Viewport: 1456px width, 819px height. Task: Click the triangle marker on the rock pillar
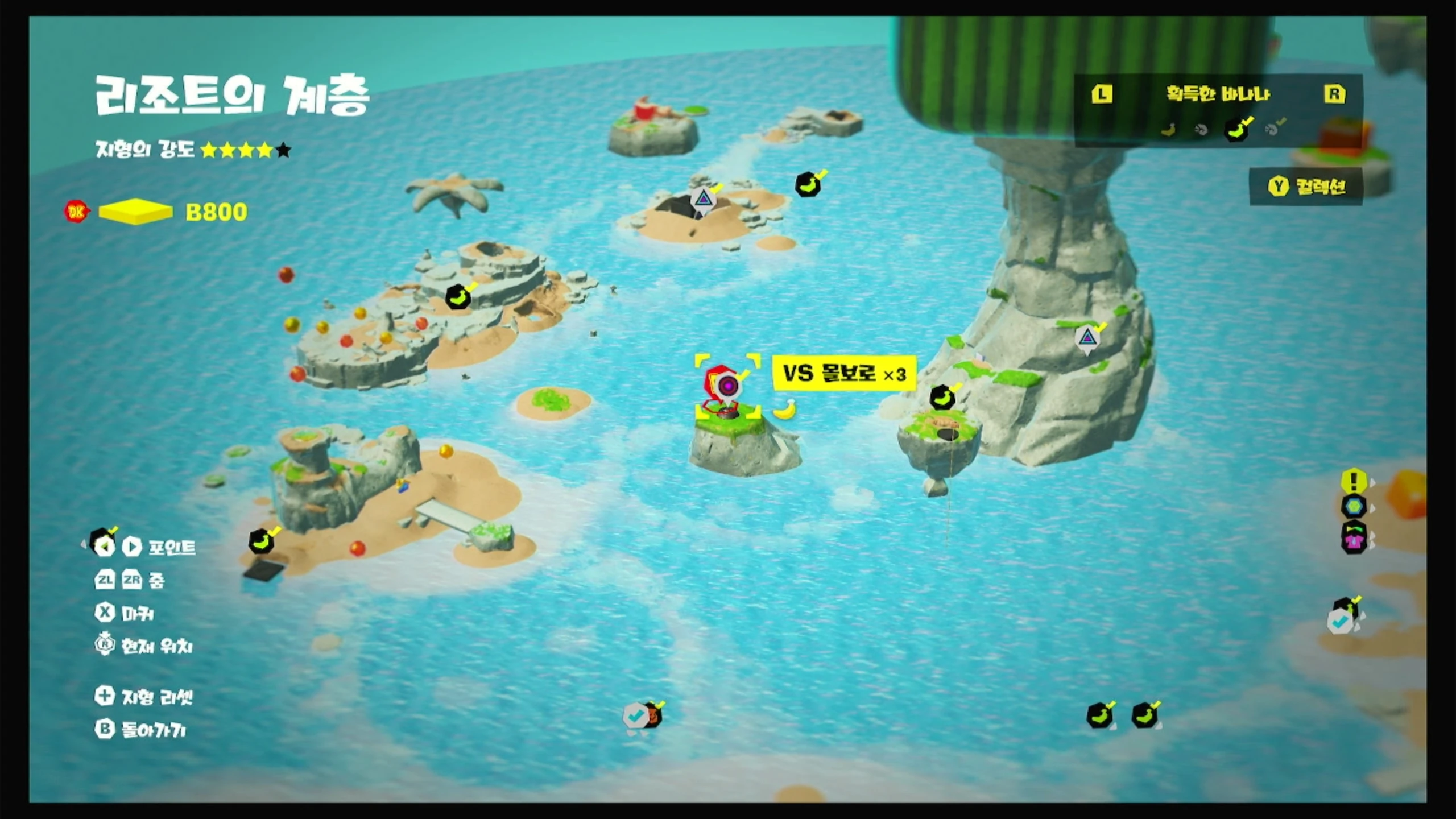(1087, 338)
